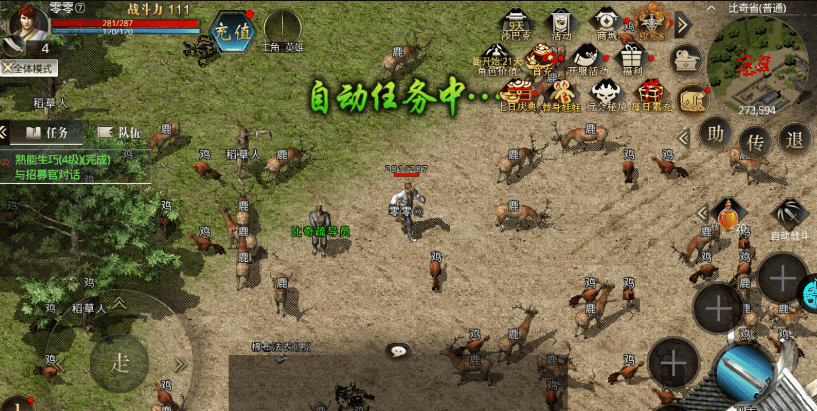
Task: Open the BOSS menu icon
Action: coord(651,22)
